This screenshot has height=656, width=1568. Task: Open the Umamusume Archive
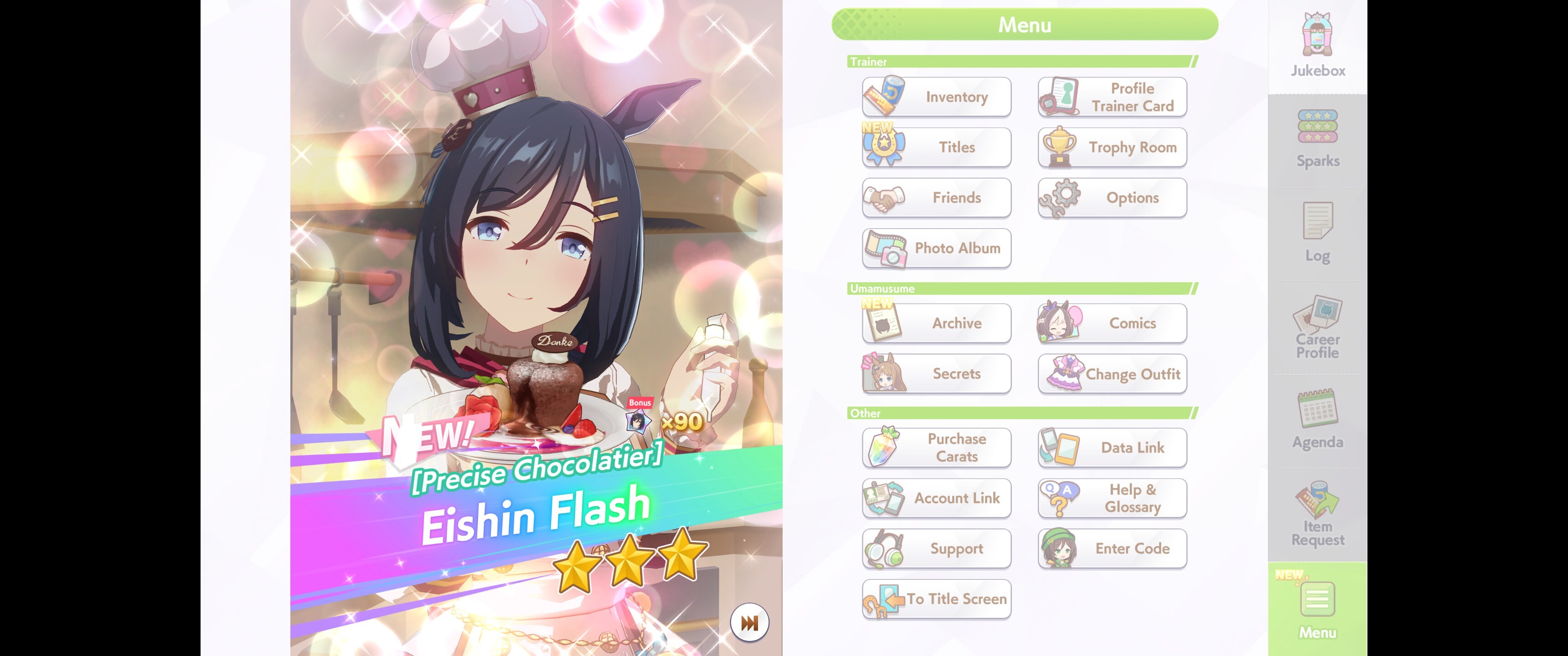tap(936, 323)
